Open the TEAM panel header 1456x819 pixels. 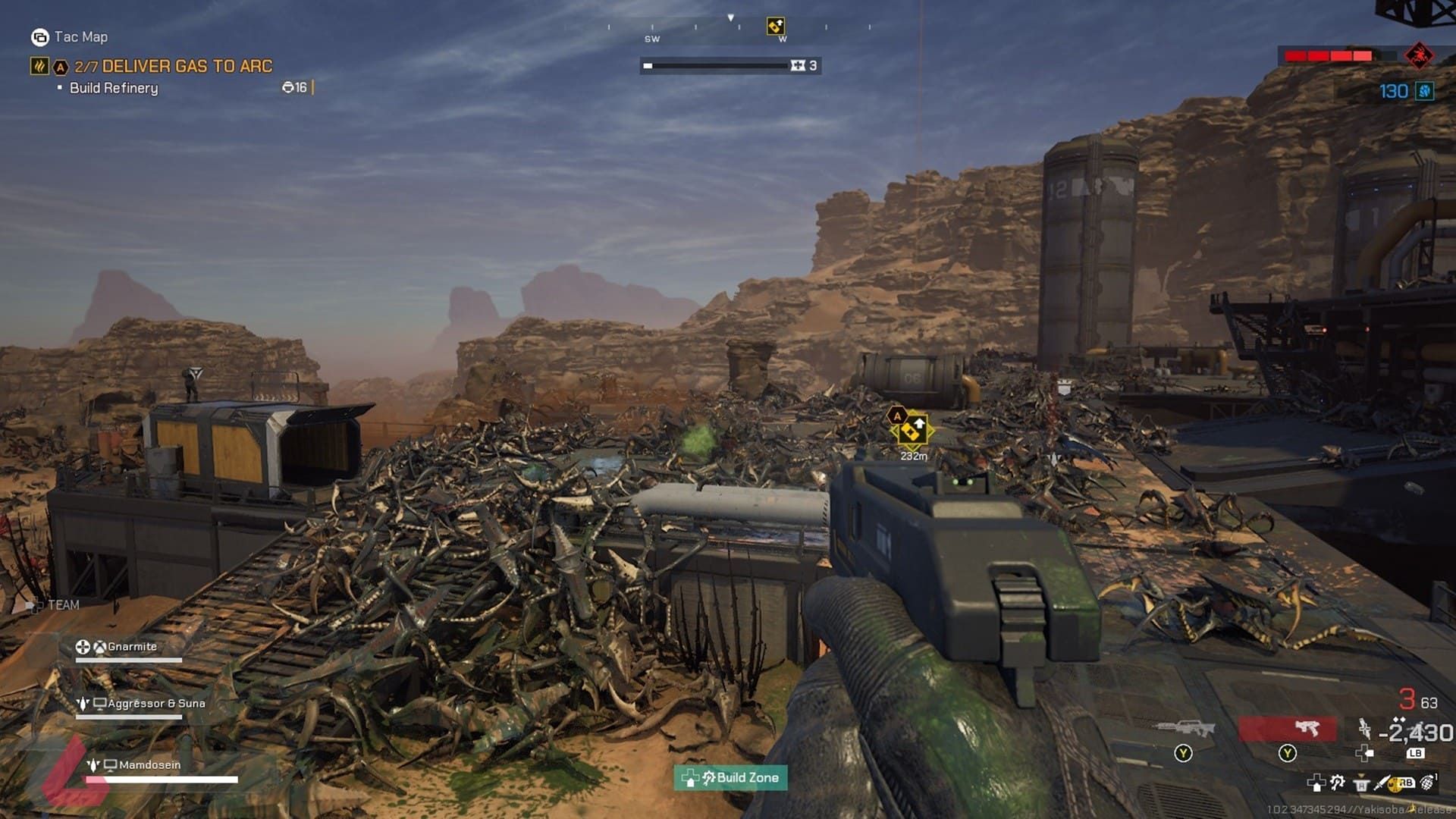click(62, 605)
